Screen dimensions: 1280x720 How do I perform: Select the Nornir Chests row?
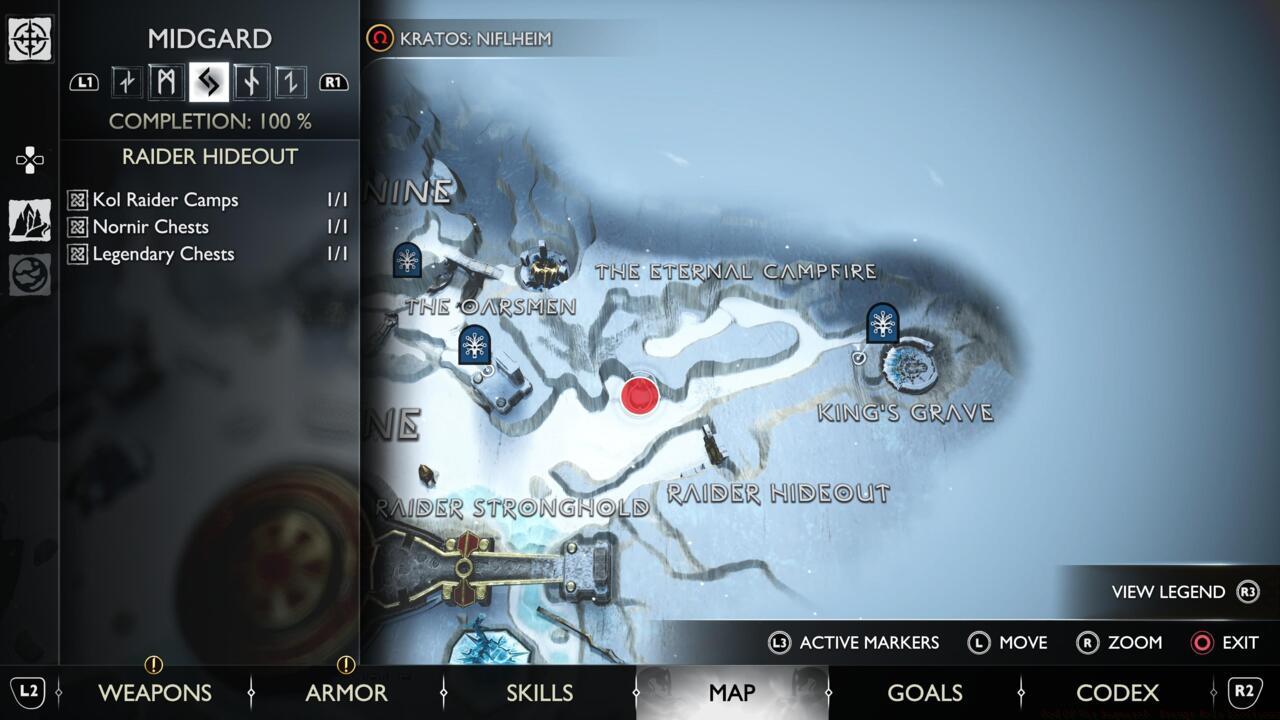pos(207,227)
